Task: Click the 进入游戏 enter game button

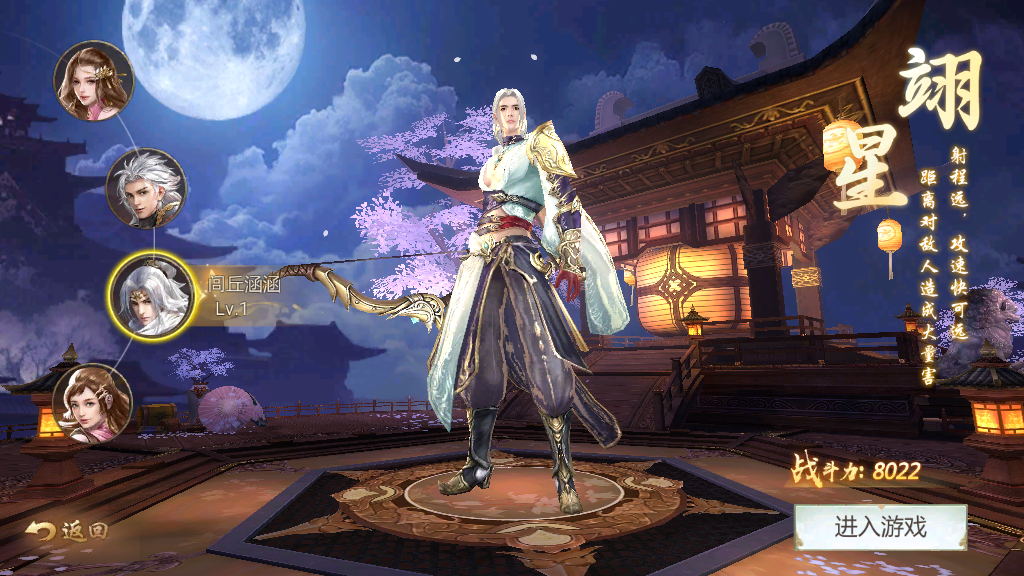Action: (x=880, y=527)
